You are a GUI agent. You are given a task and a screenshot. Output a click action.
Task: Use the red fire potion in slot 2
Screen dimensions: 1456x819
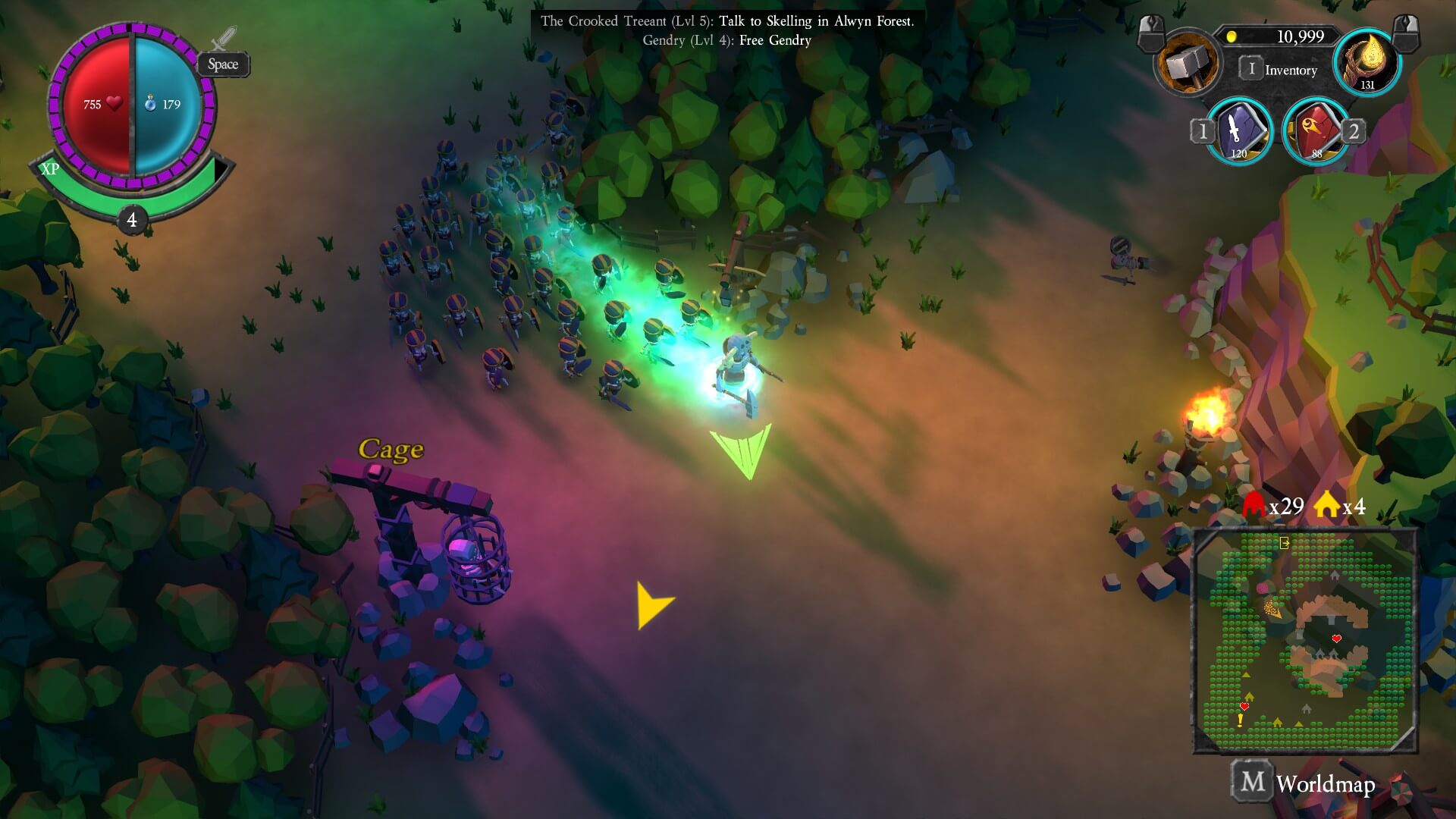coord(1316,132)
